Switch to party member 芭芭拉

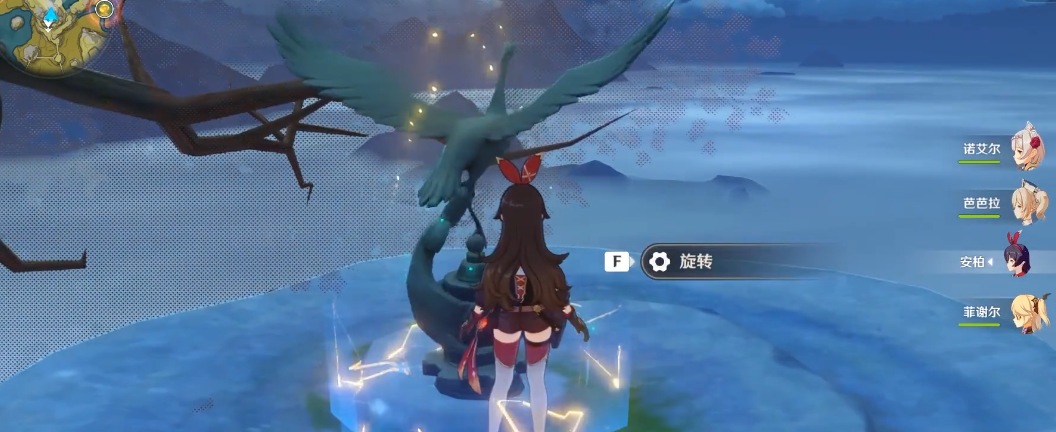coord(1028,203)
